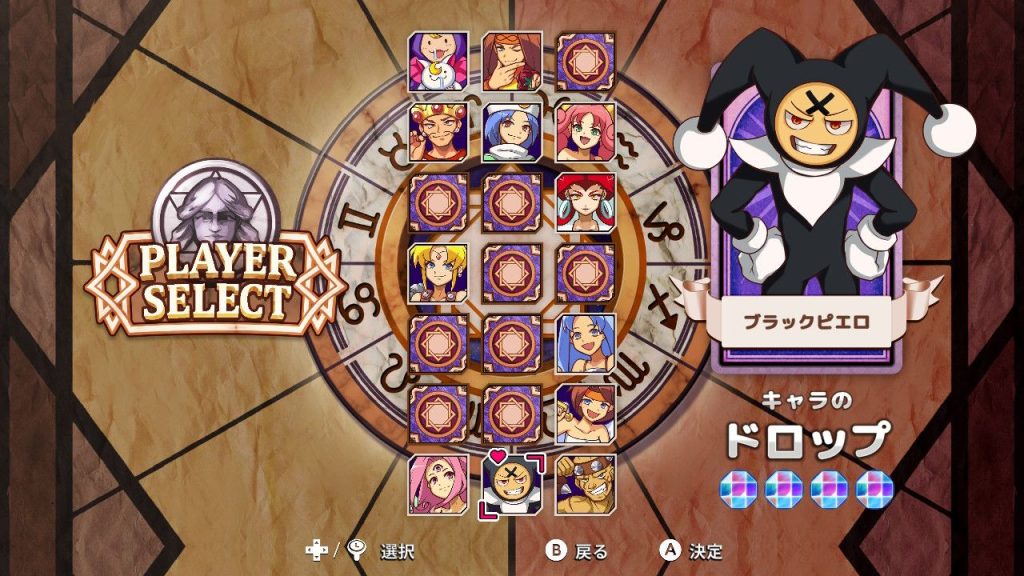The height and width of the screenshot is (576, 1024).
Task: Select the highlighted Black Pierrot jester portrait
Action: click(512, 484)
